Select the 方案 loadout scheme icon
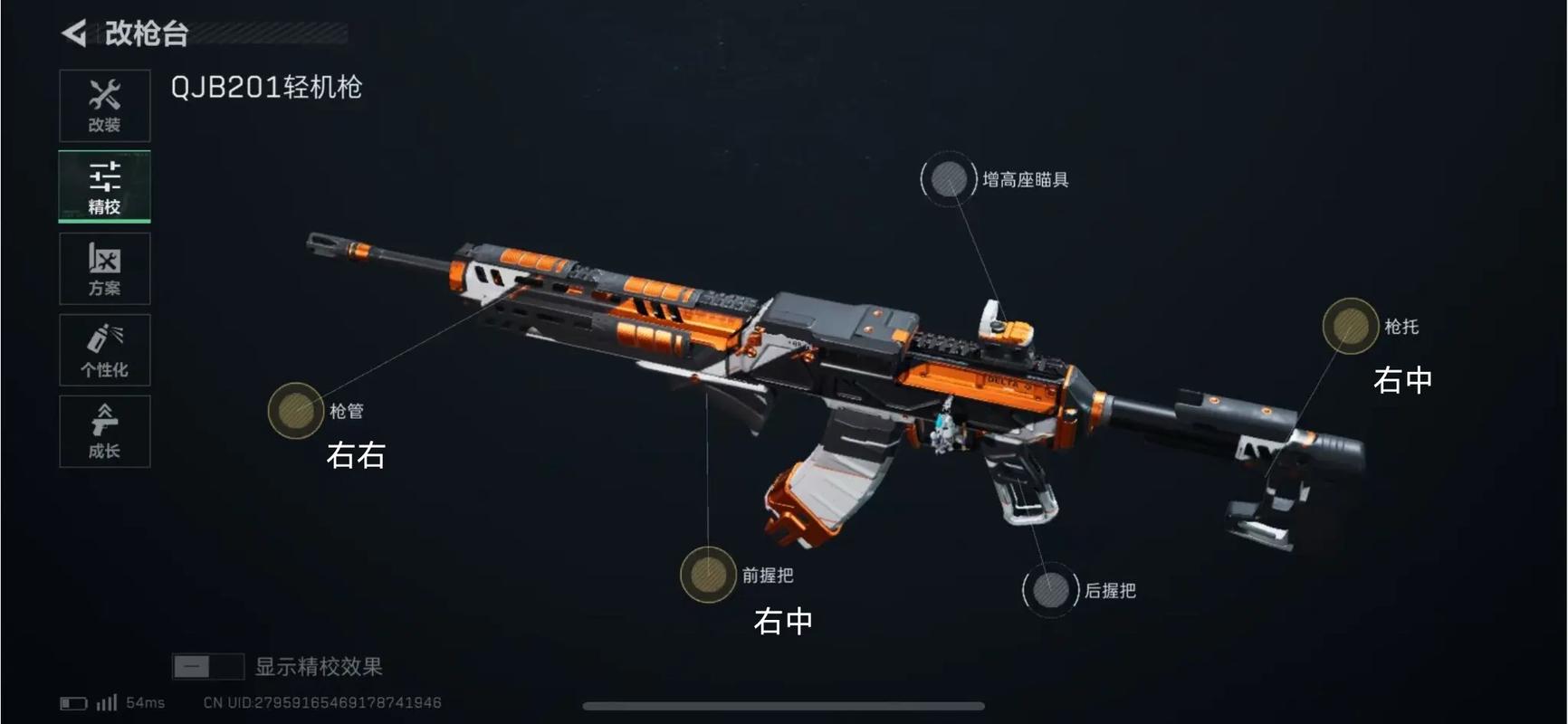This screenshot has height=724, width=1568. [x=104, y=268]
